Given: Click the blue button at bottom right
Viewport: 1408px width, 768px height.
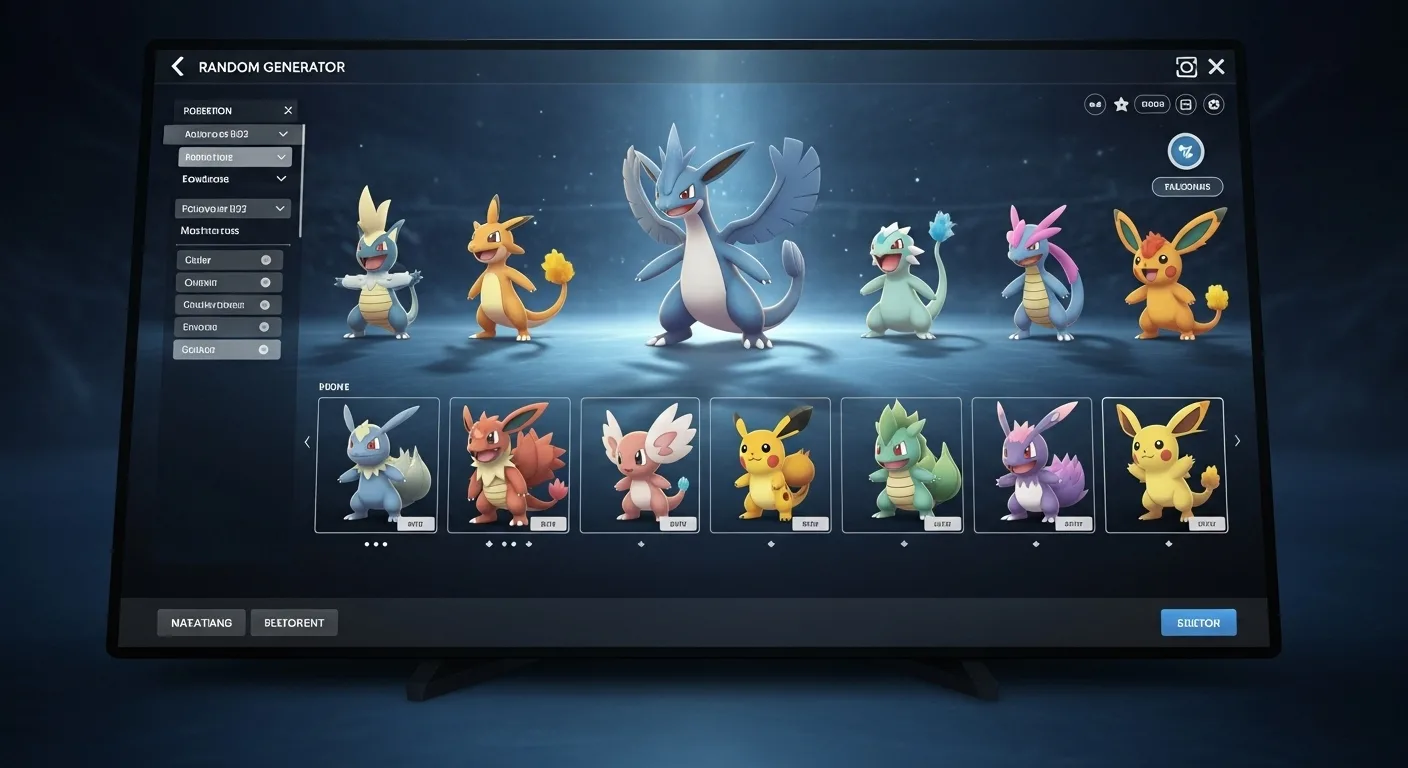Looking at the screenshot, I should tap(1198, 623).
